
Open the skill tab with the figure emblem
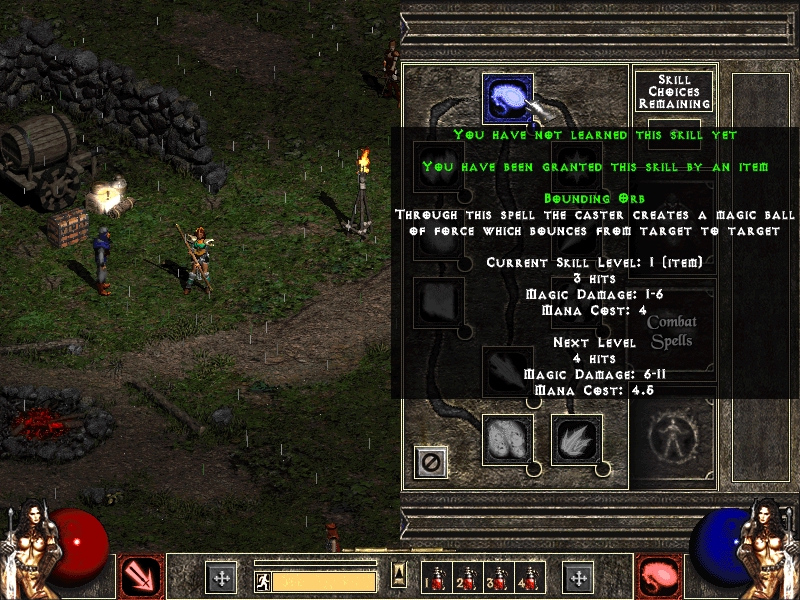coord(671,432)
